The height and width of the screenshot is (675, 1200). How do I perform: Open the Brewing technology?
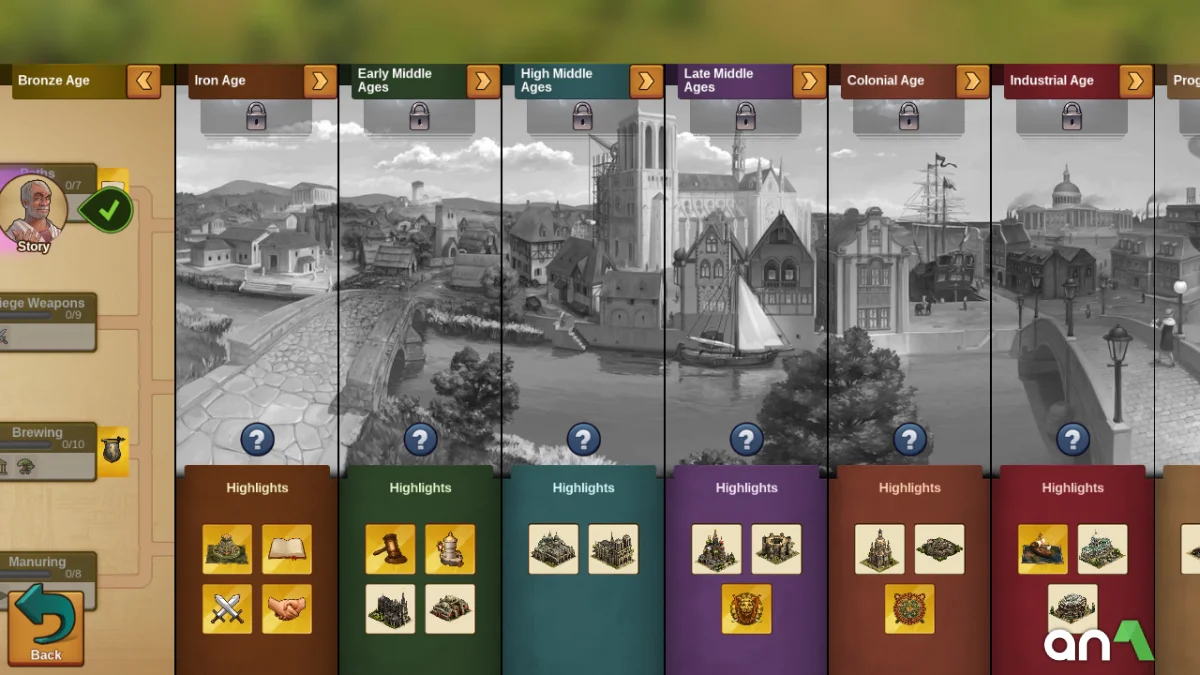(x=45, y=450)
